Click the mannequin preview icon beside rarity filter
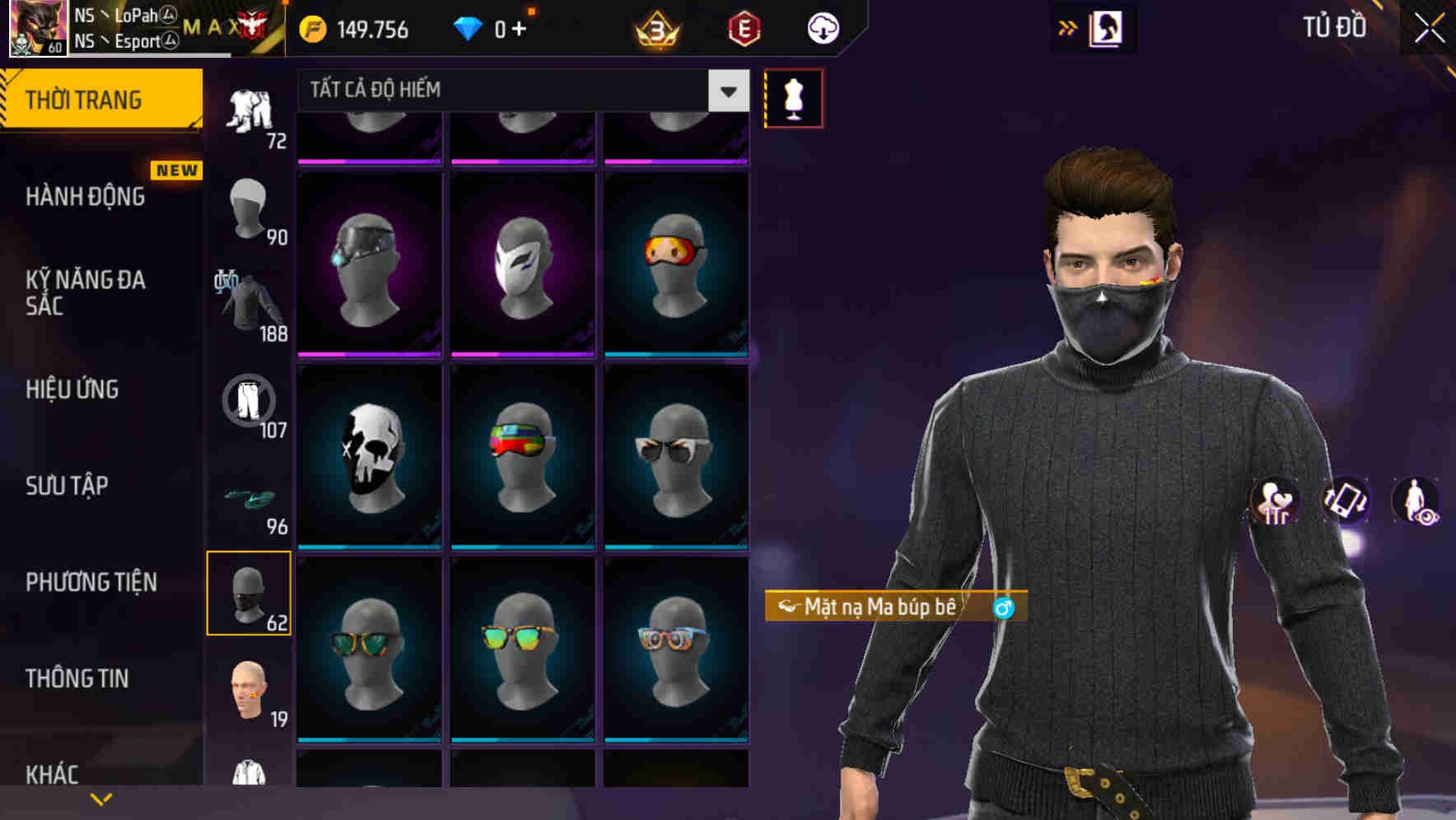Screen dimensions: 1456x820 tap(792, 97)
